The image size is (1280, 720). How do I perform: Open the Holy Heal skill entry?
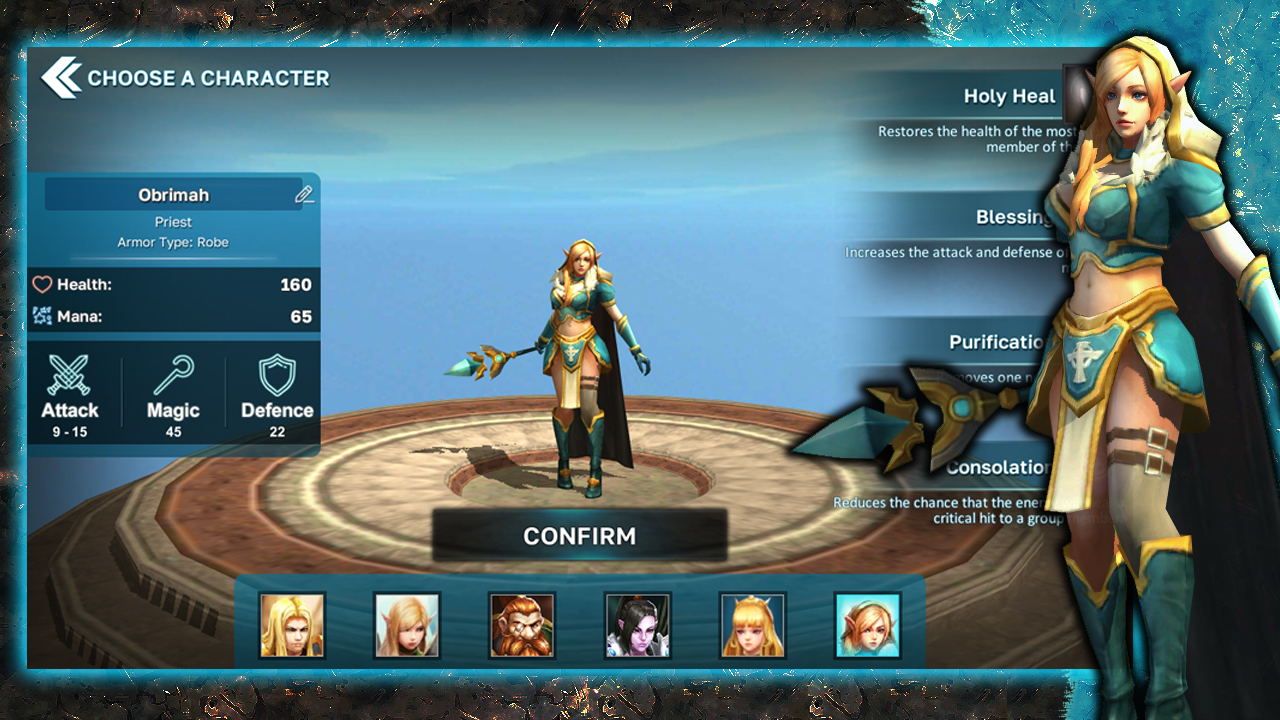point(1009,97)
